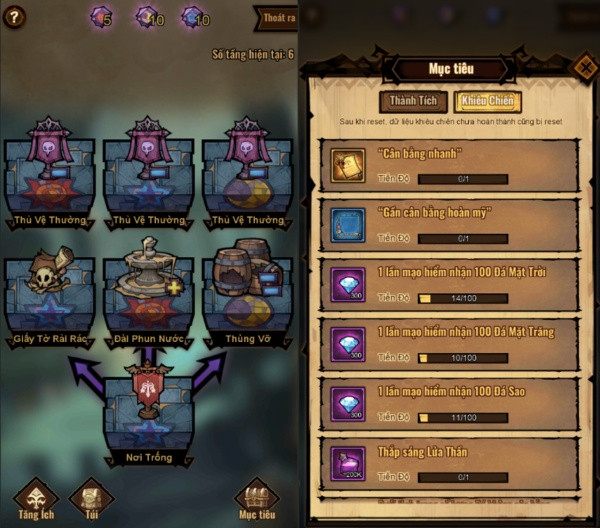600x528 pixels.
Task: Select the "Cân bằng nhanh" challenge row
Action: click(453, 164)
